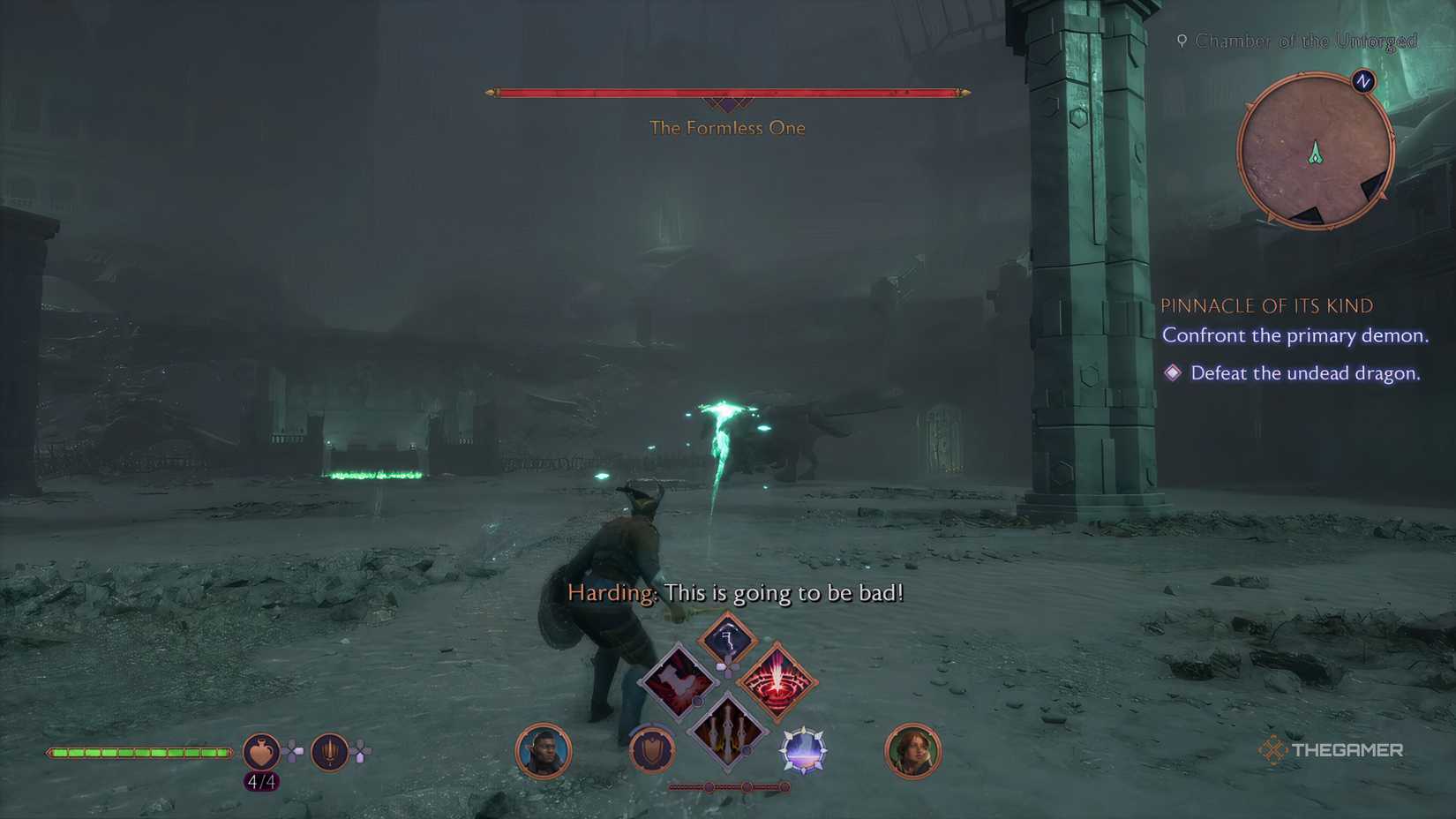Click the PINNACLE OF ITS KIND quest title
The width and height of the screenshot is (1456, 819).
pyautogui.click(x=1266, y=305)
